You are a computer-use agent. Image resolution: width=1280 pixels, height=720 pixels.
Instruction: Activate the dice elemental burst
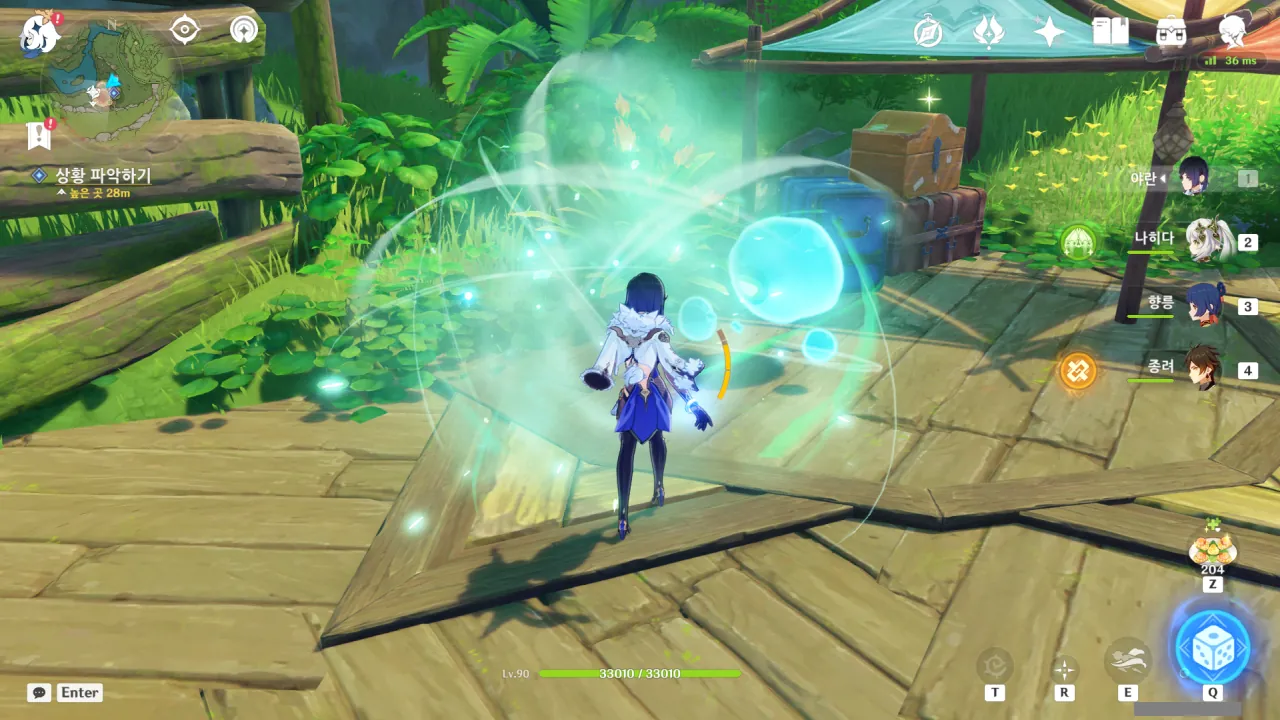tap(1212, 647)
